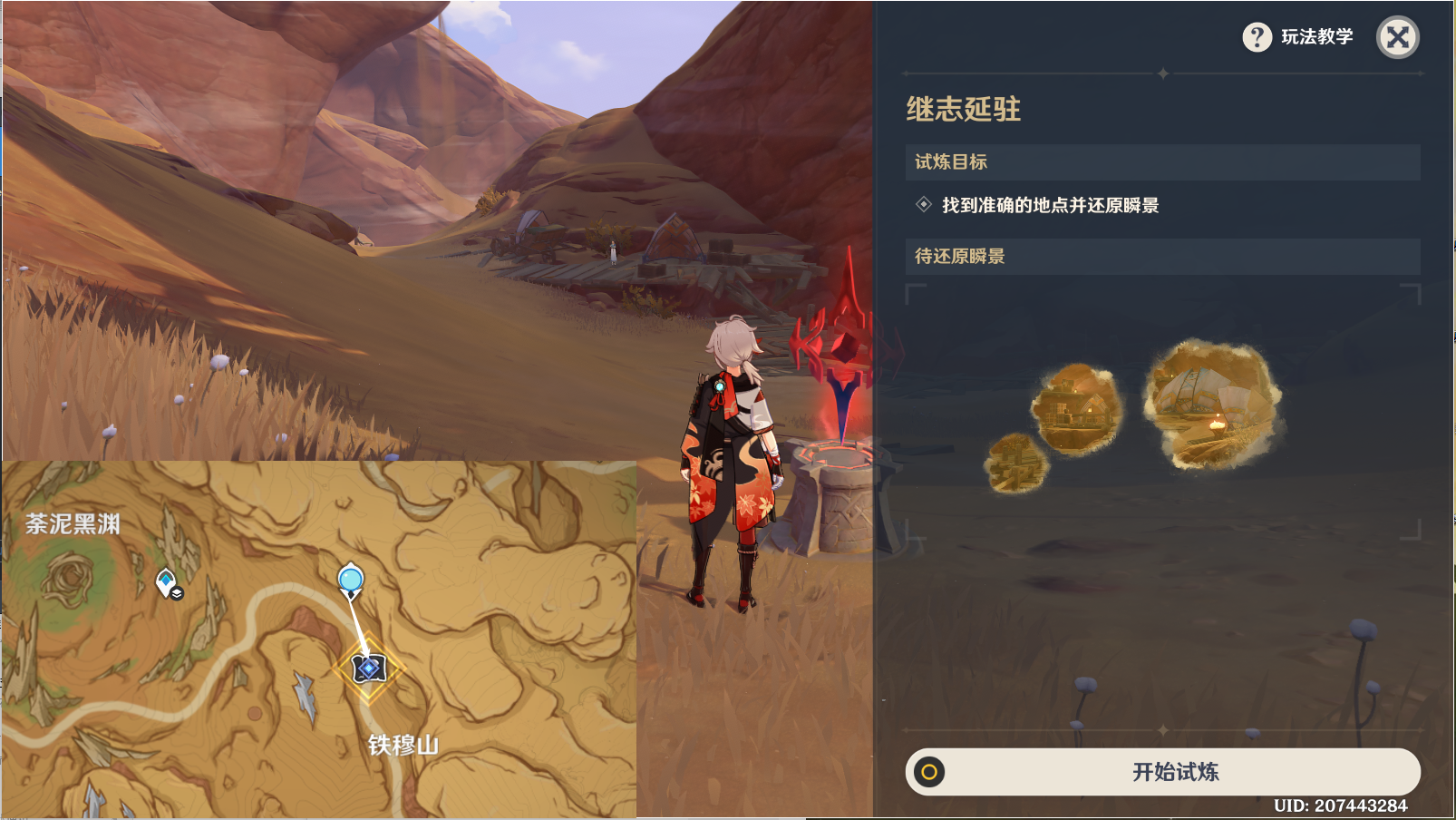This screenshot has width=1456, height=820.
Task: Click the decorative diamond above the panel title
Action: coord(1164,71)
